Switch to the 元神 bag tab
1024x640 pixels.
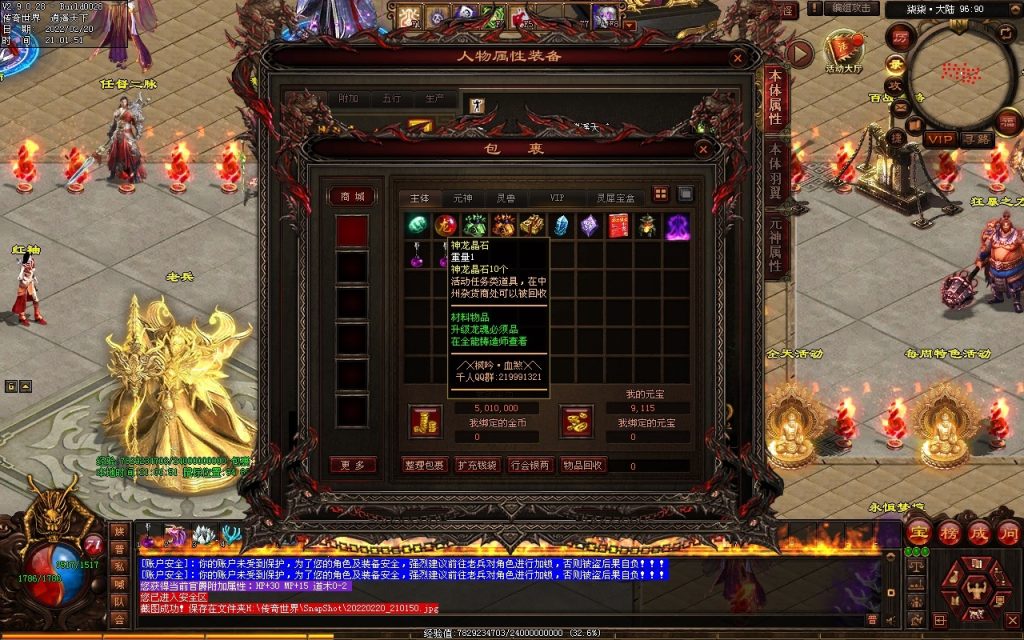click(x=462, y=198)
